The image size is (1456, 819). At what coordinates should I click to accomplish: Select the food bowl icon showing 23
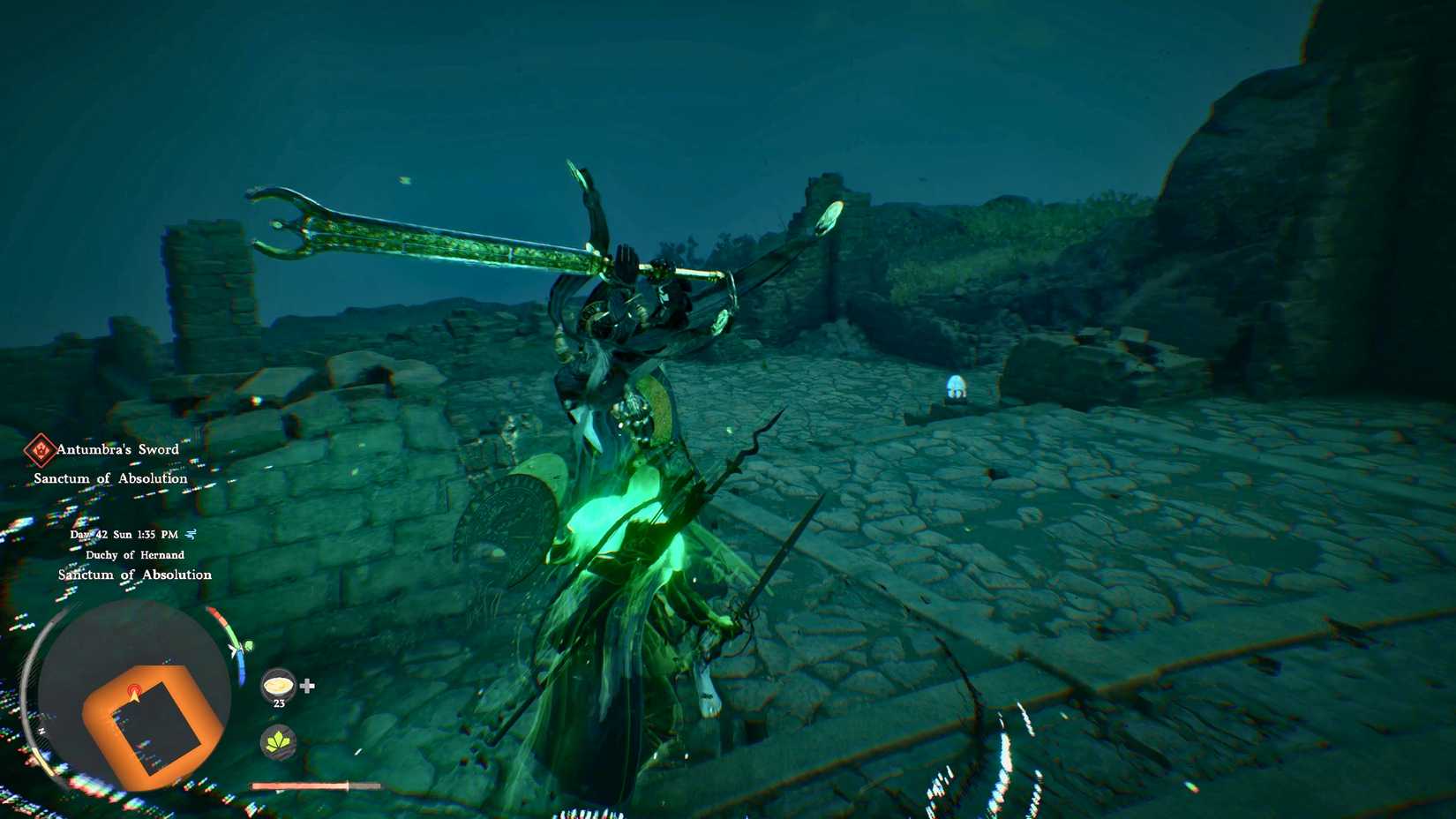(x=278, y=688)
